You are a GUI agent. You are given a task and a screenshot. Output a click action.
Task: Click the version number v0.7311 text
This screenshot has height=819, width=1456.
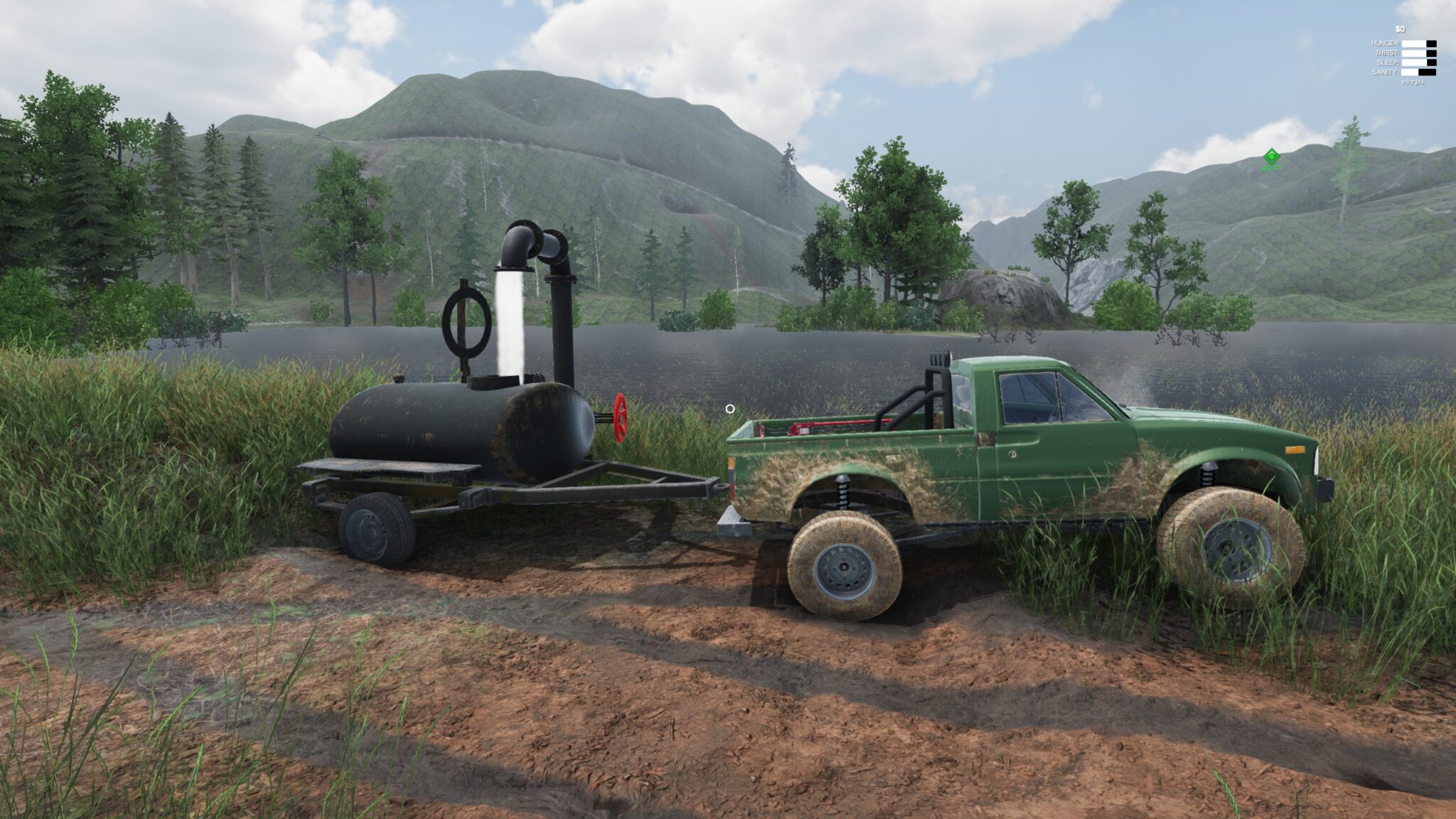1414,82
